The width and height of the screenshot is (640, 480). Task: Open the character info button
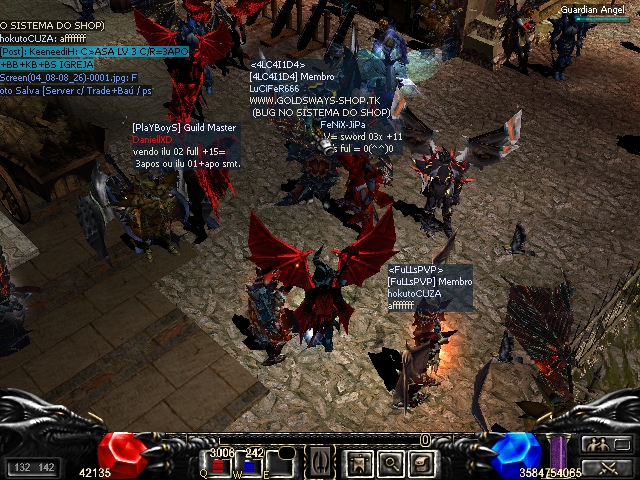[359, 464]
